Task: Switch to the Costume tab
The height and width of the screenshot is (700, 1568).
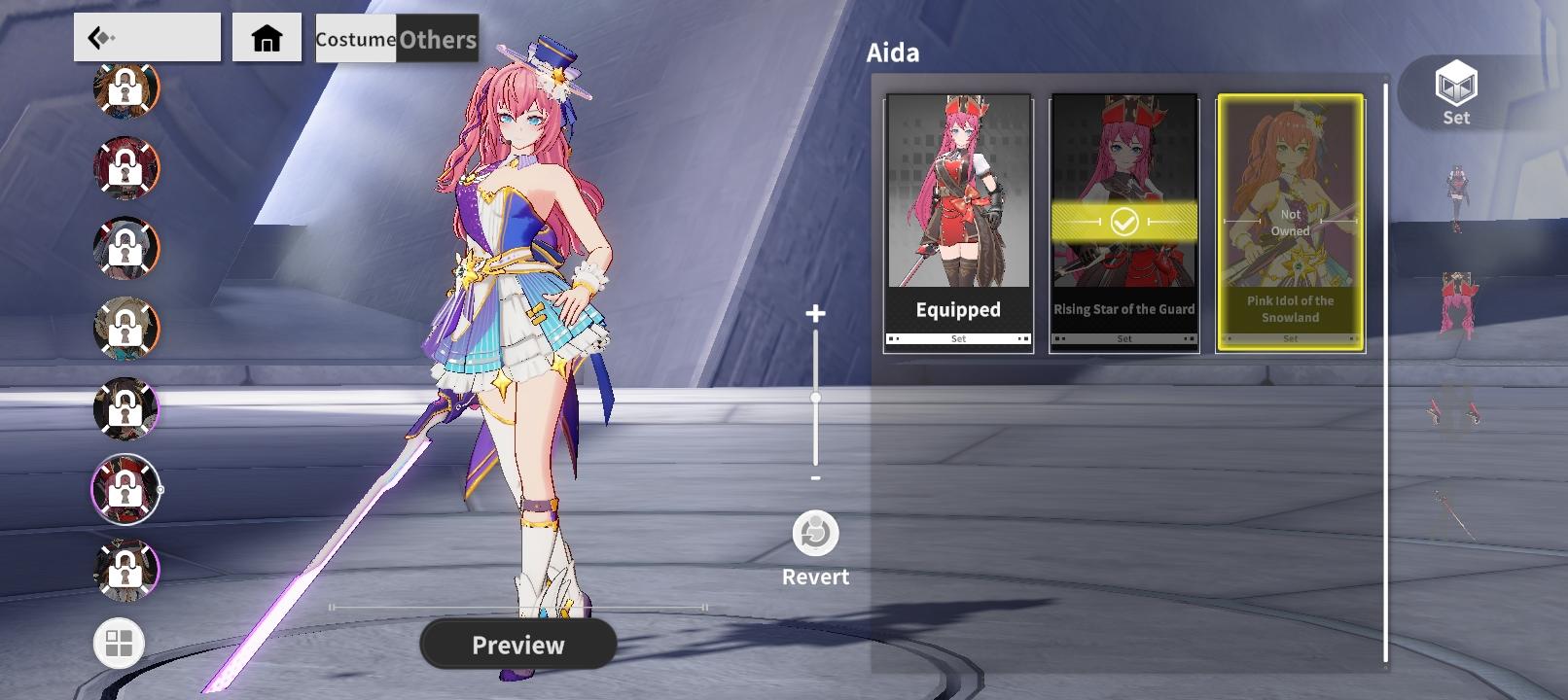Action: click(353, 40)
